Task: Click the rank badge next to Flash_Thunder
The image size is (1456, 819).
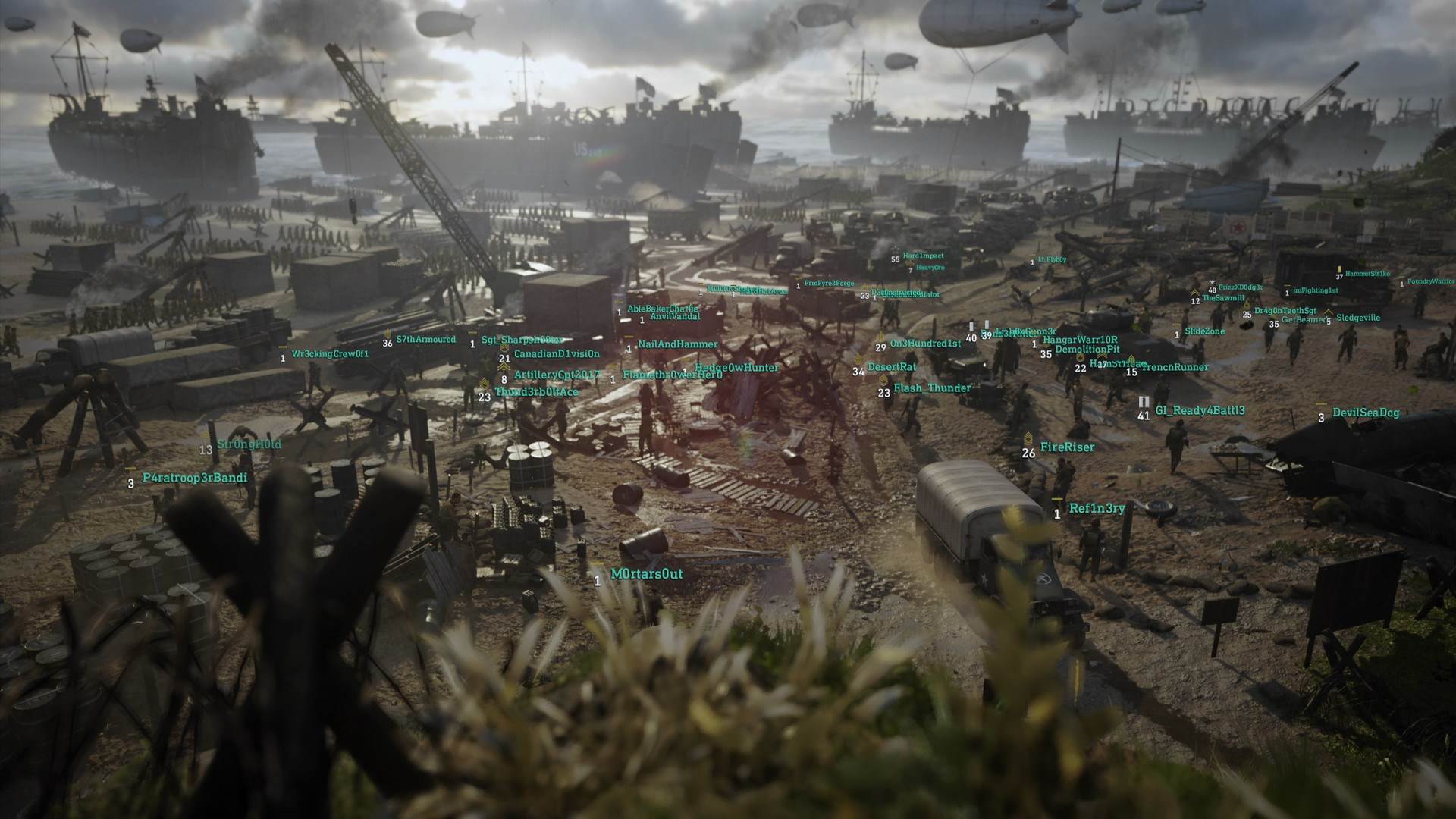Action: (883, 379)
